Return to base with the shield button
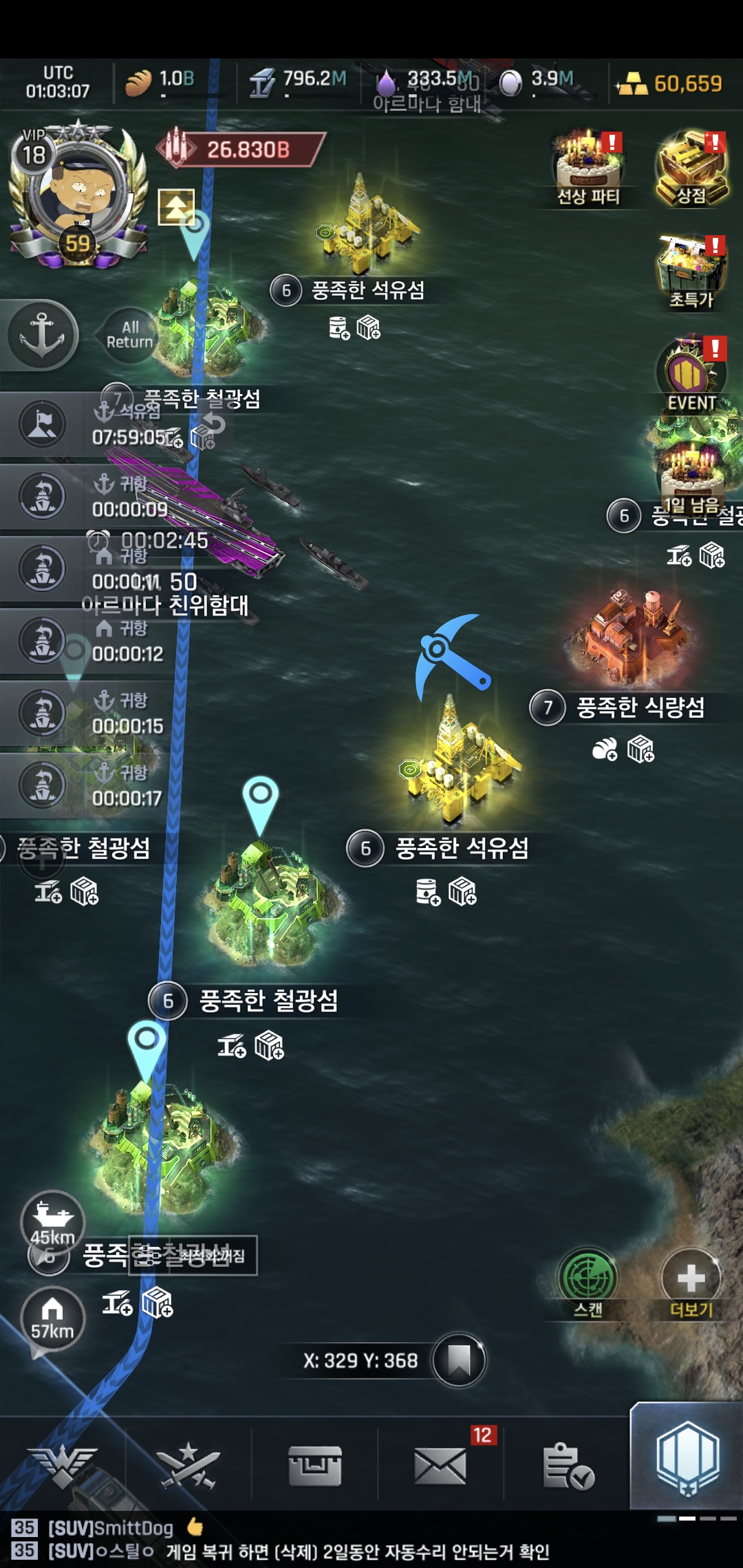Screen dimensions: 743x1568 click(x=687, y=1458)
